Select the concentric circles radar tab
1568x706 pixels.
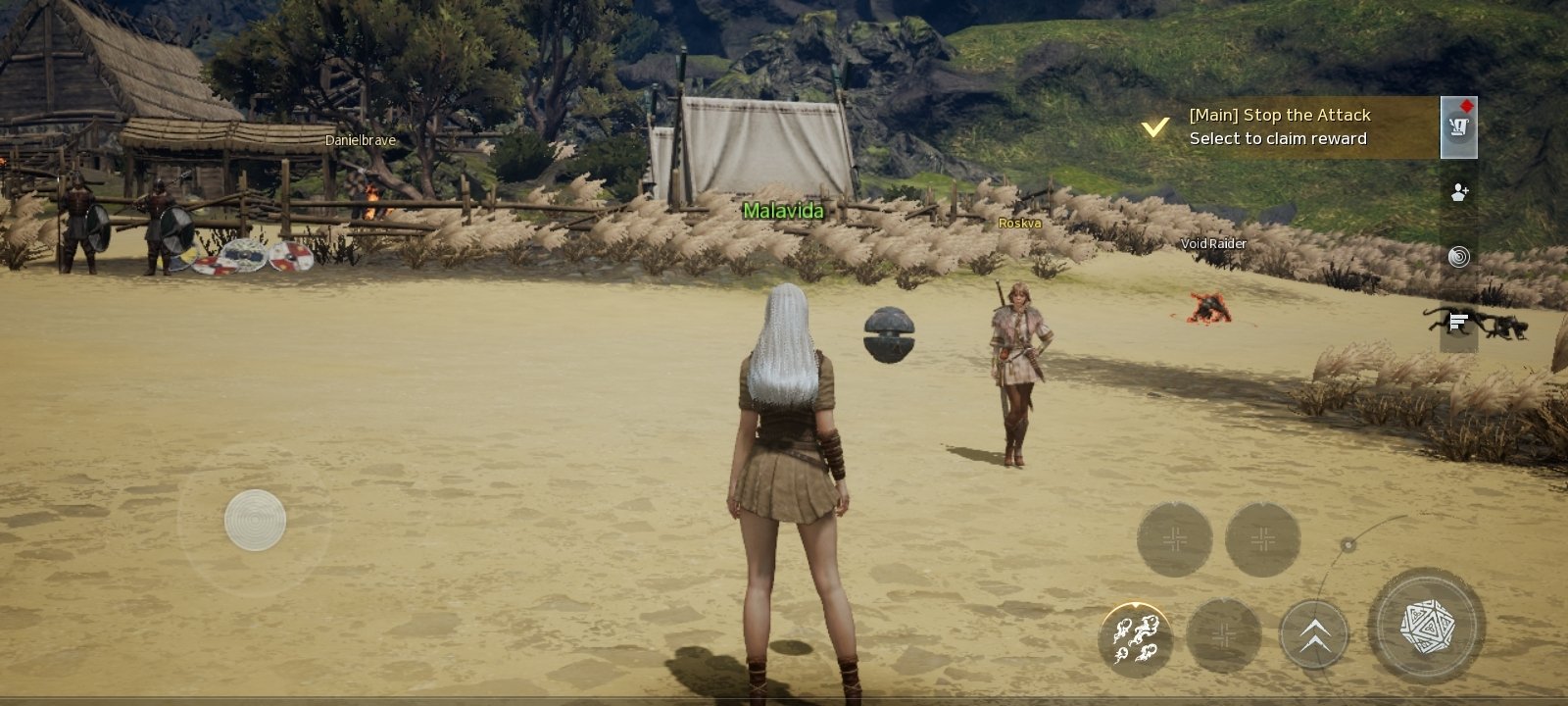click(1459, 257)
